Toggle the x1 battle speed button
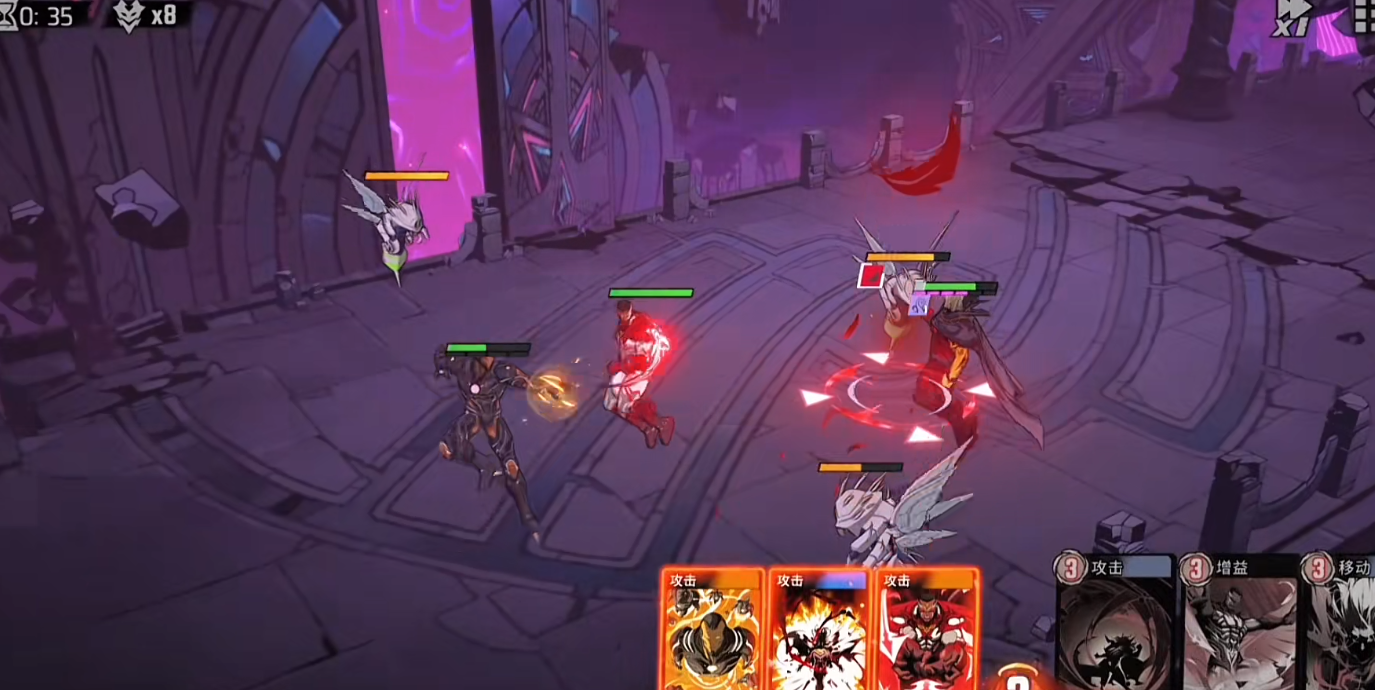This screenshot has width=1375, height=690. pos(1291,17)
